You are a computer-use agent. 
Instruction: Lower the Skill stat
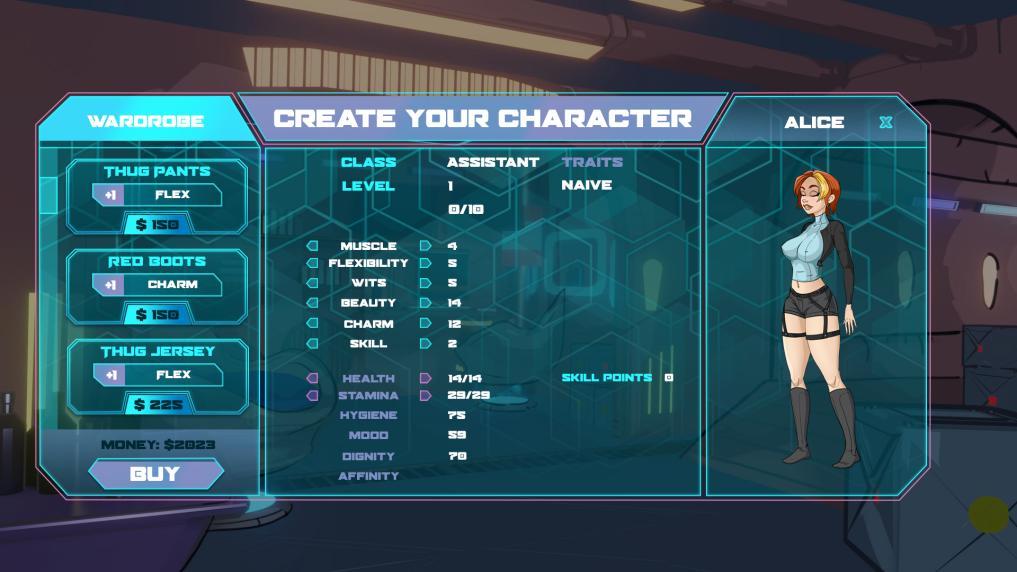[312, 344]
